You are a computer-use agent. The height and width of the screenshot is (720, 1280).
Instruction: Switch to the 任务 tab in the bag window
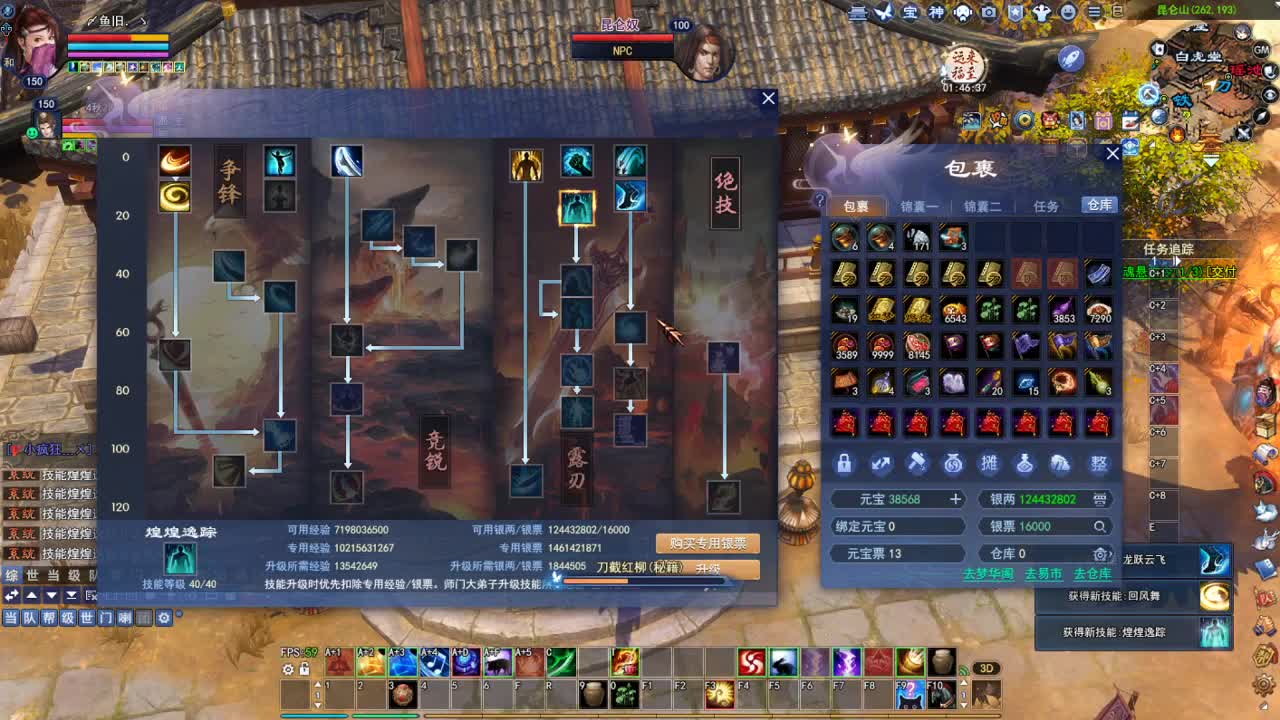(1047, 206)
